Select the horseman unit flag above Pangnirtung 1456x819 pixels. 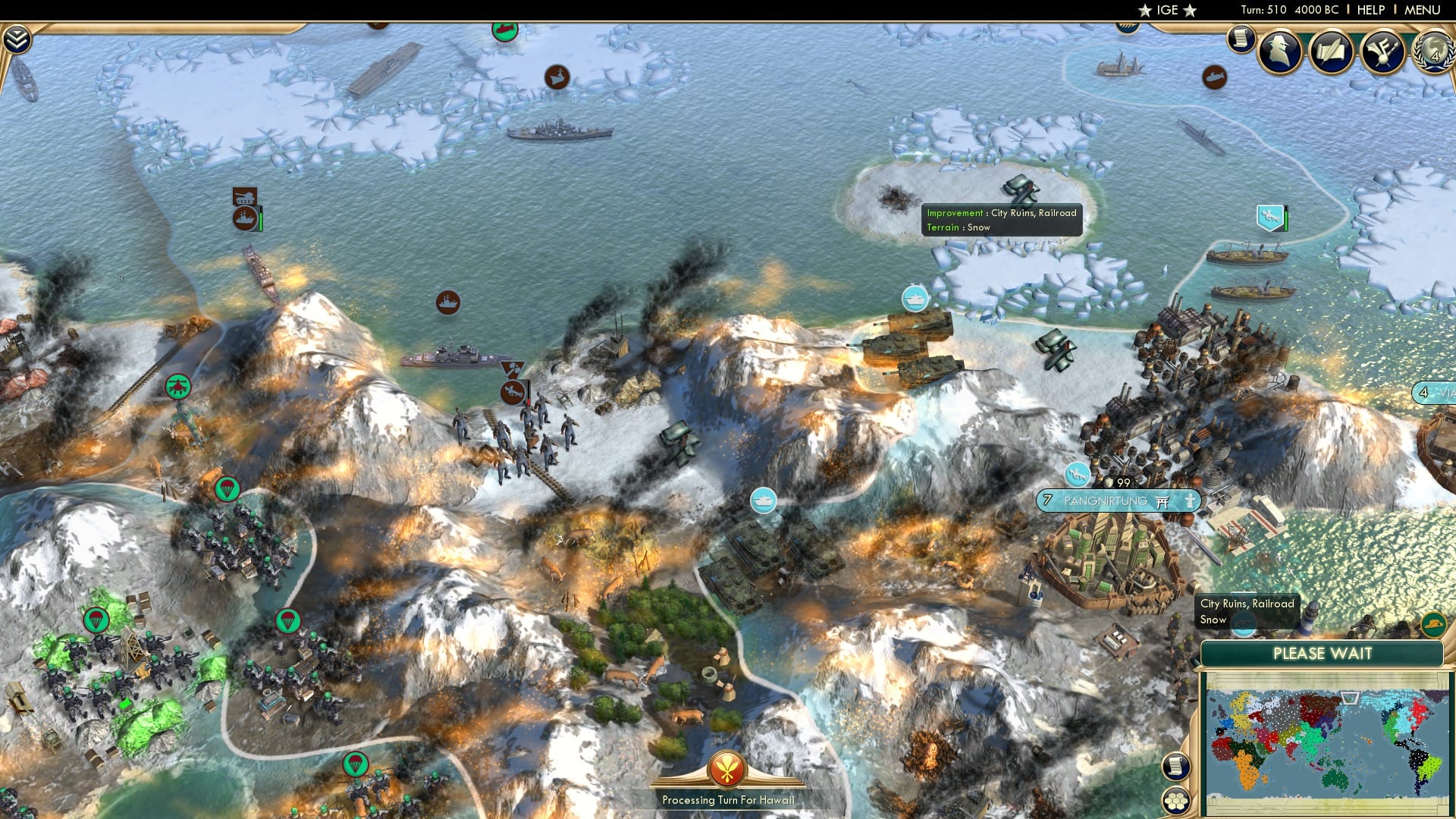(x=1077, y=475)
